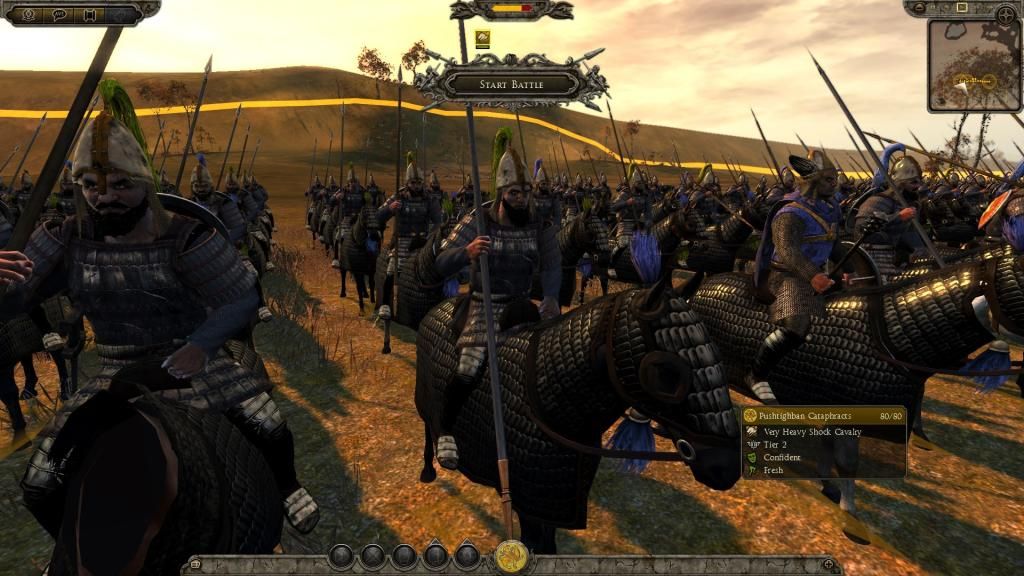Image resolution: width=1024 pixels, height=576 pixels.
Task: Select the Pushtighban Cataphracts unit tooltip panel
Action: coord(824,441)
